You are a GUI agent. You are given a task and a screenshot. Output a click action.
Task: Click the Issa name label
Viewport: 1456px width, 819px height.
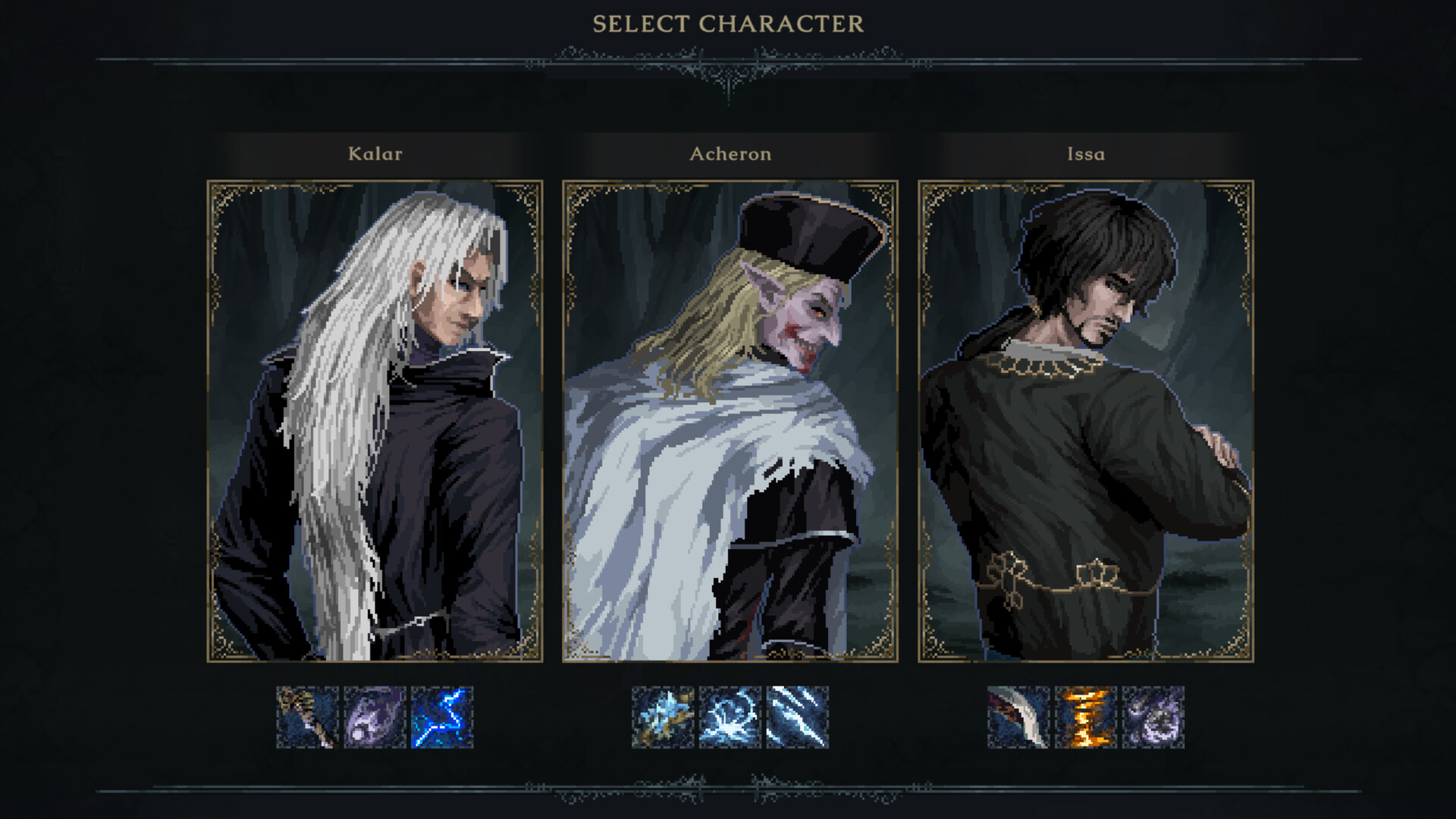(x=1084, y=154)
